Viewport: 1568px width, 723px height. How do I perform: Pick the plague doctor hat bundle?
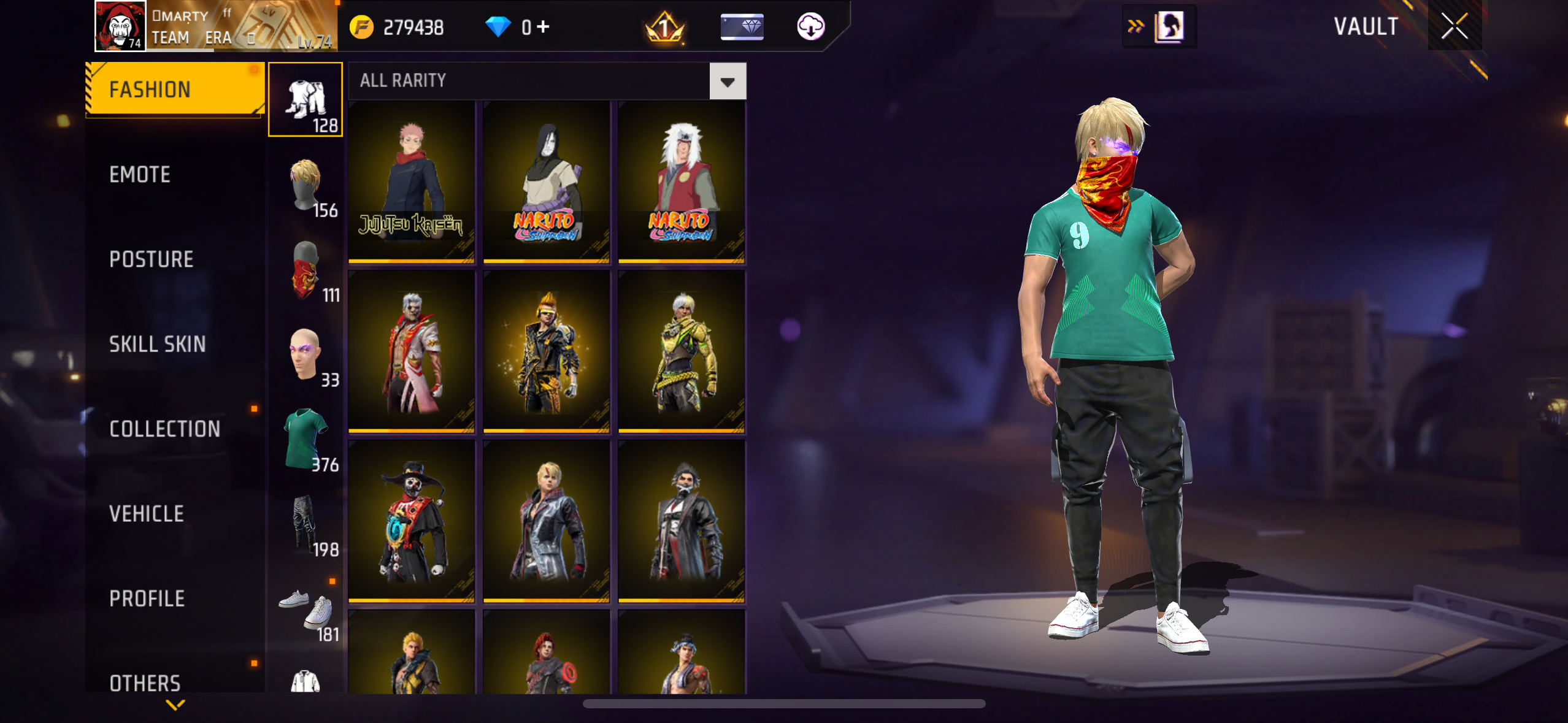[412, 521]
